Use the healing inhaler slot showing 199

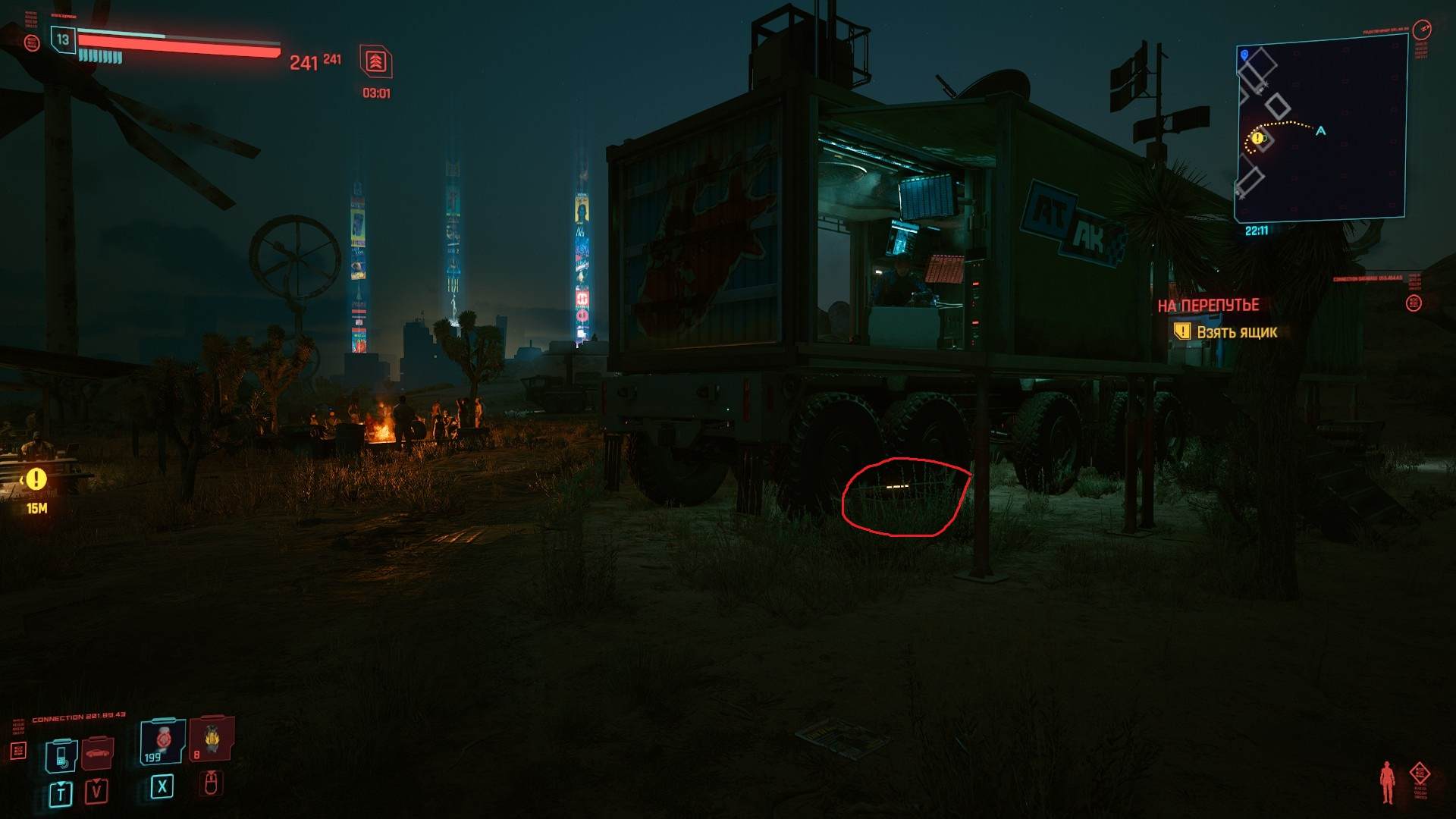[162, 741]
